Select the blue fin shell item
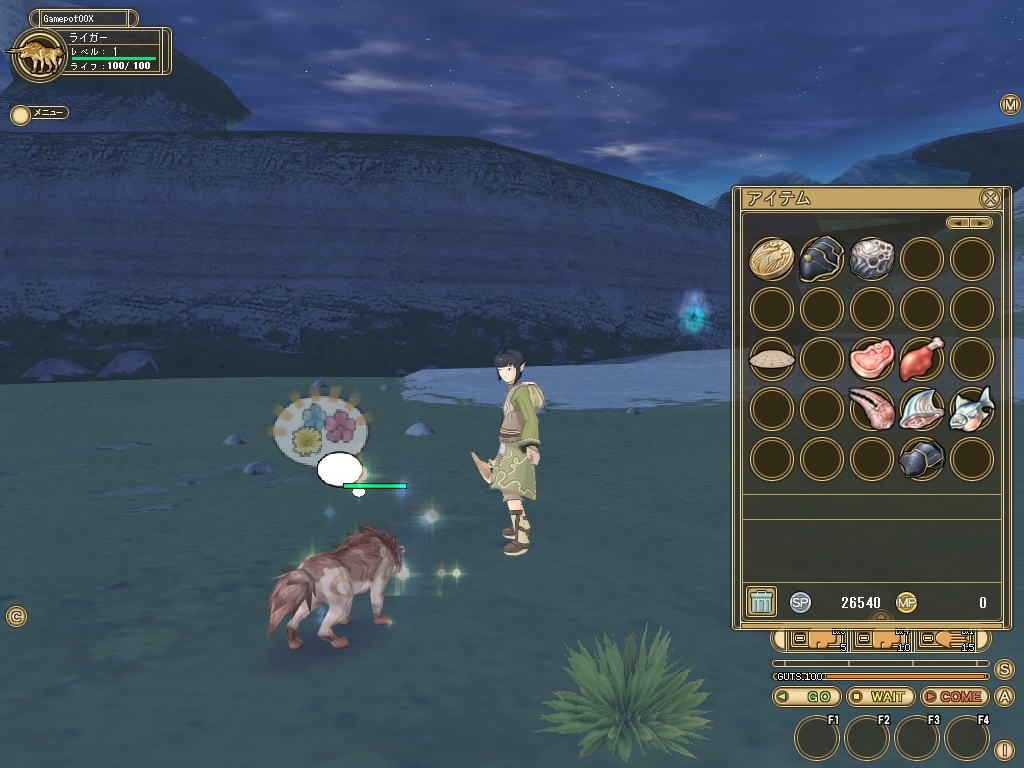The image size is (1024, 768). click(921, 409)
